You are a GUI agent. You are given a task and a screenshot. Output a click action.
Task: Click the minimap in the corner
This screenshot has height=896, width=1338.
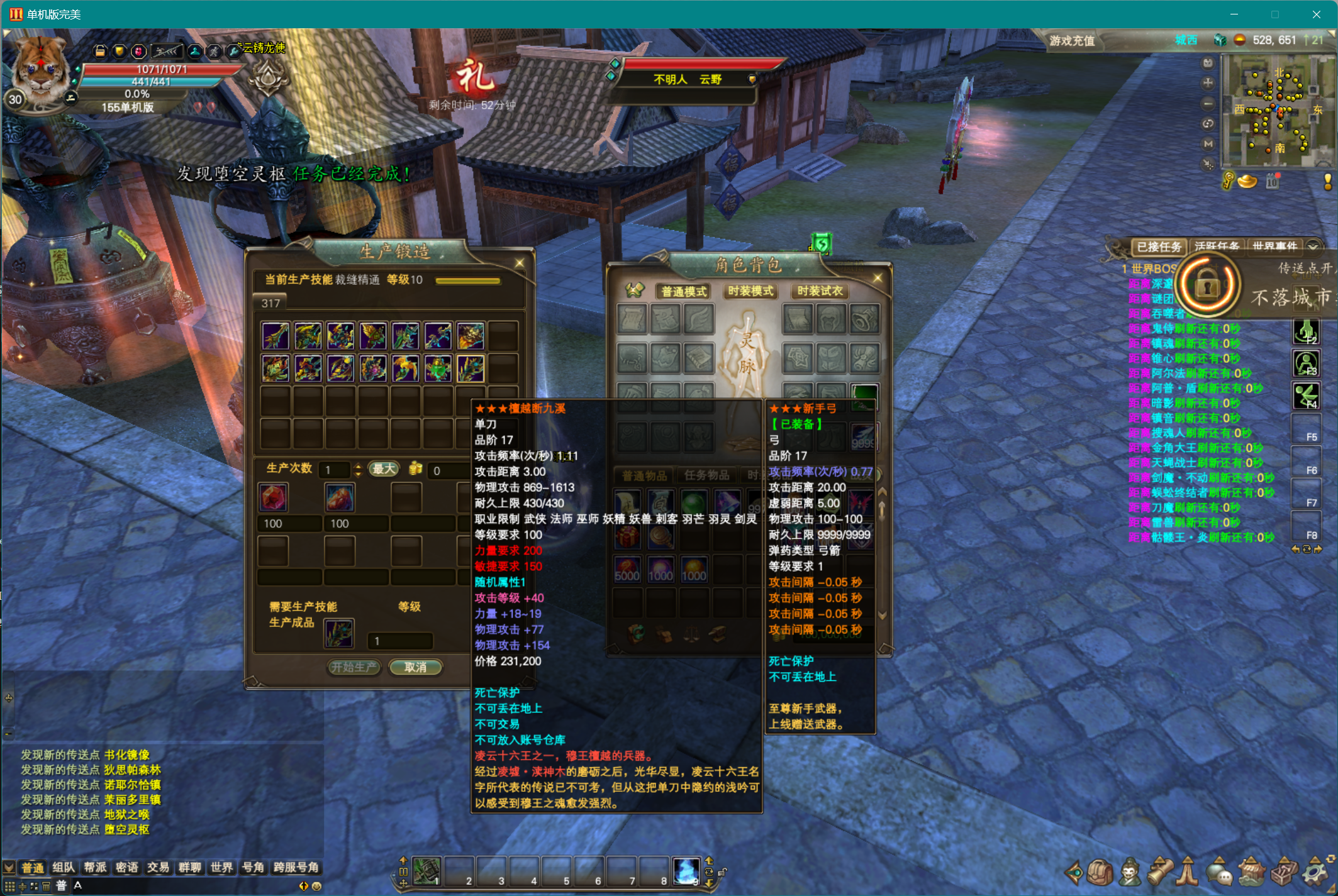pyautogui.click(x=1272, y=111)
